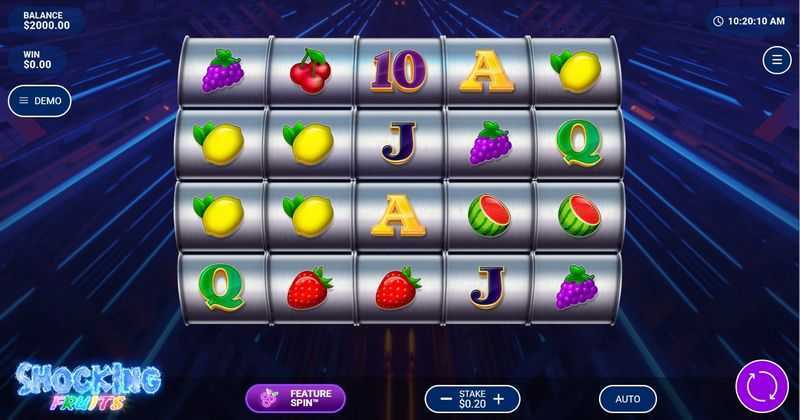Open the AUTO spin options
This screenshot has width=800, height=420.
pyautogui.click(x=628, y=399)
